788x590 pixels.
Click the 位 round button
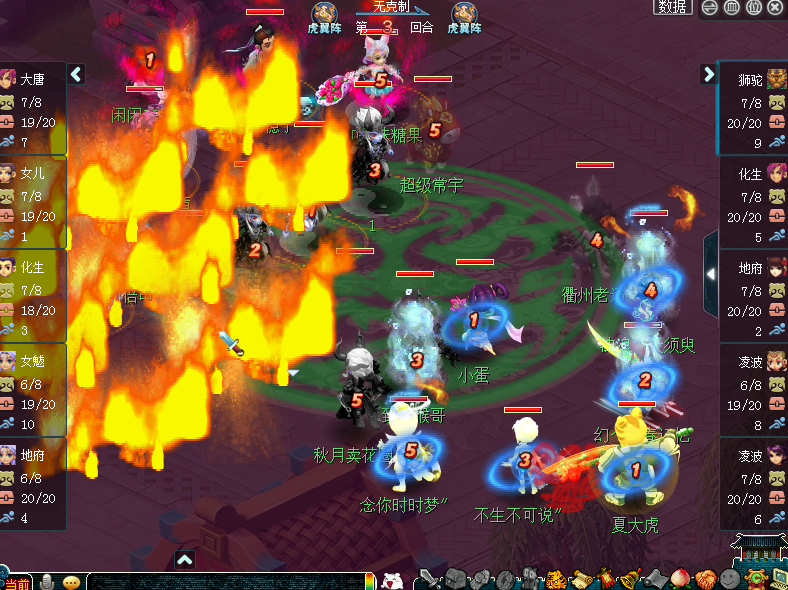[x=754, y=7]
